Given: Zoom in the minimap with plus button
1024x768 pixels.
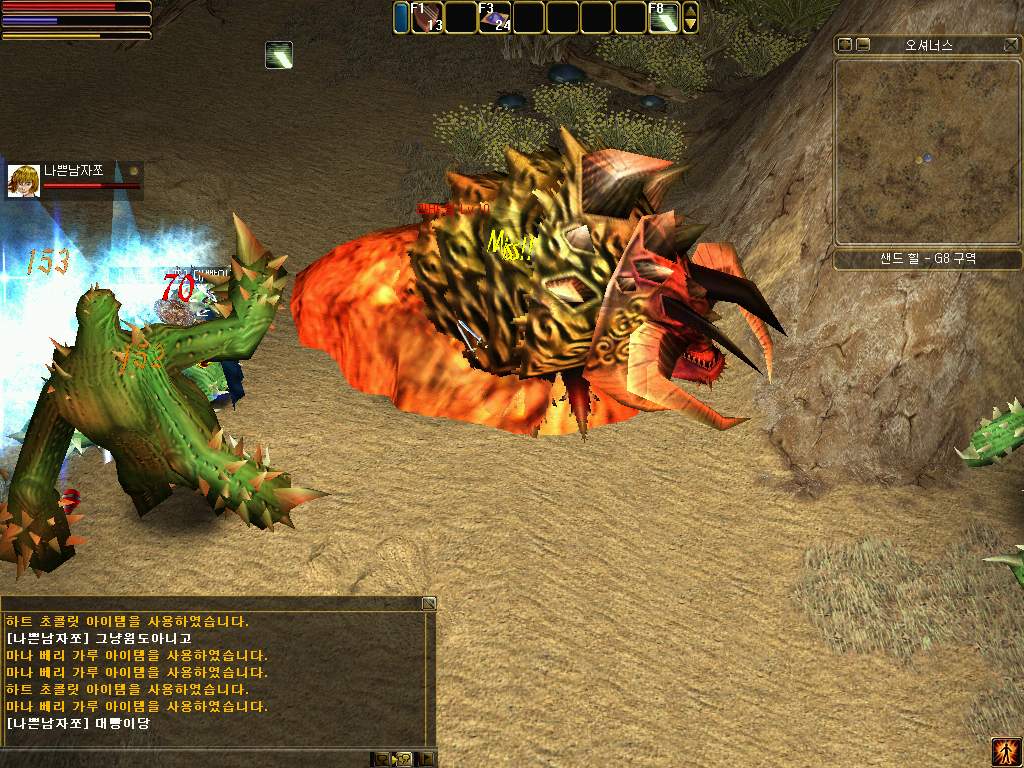Looking at the screenshot, I should coord(845,45).
